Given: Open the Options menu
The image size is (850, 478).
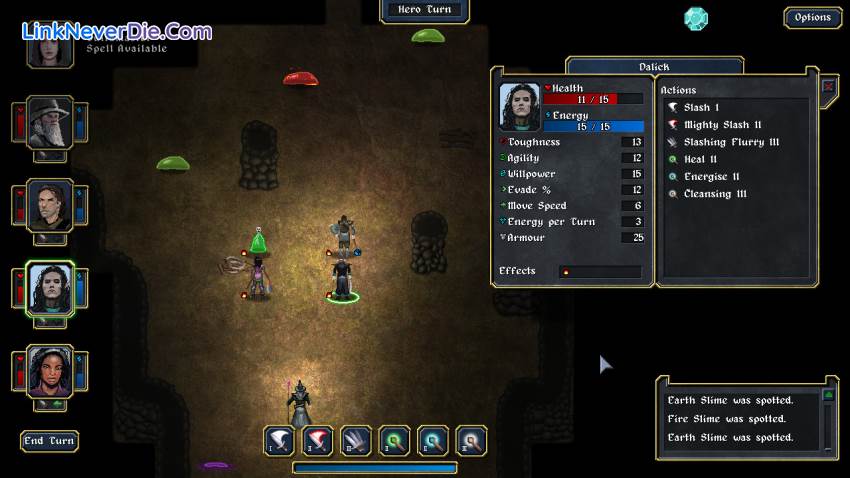Looking at the screenshot, I should coord(812,17).
